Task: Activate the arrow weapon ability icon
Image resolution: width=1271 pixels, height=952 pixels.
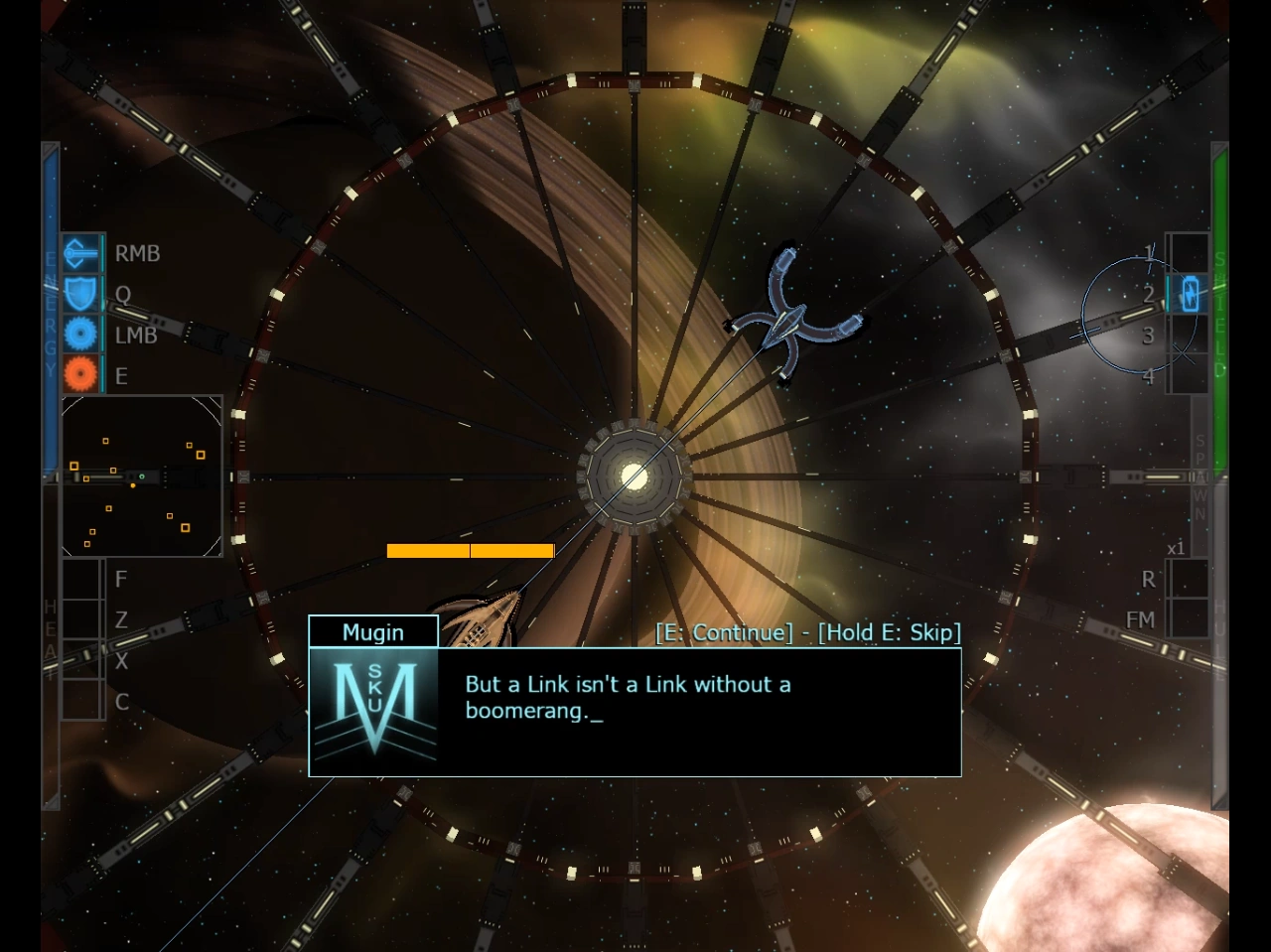Action: pyautogui.click(x=81, y=254)
